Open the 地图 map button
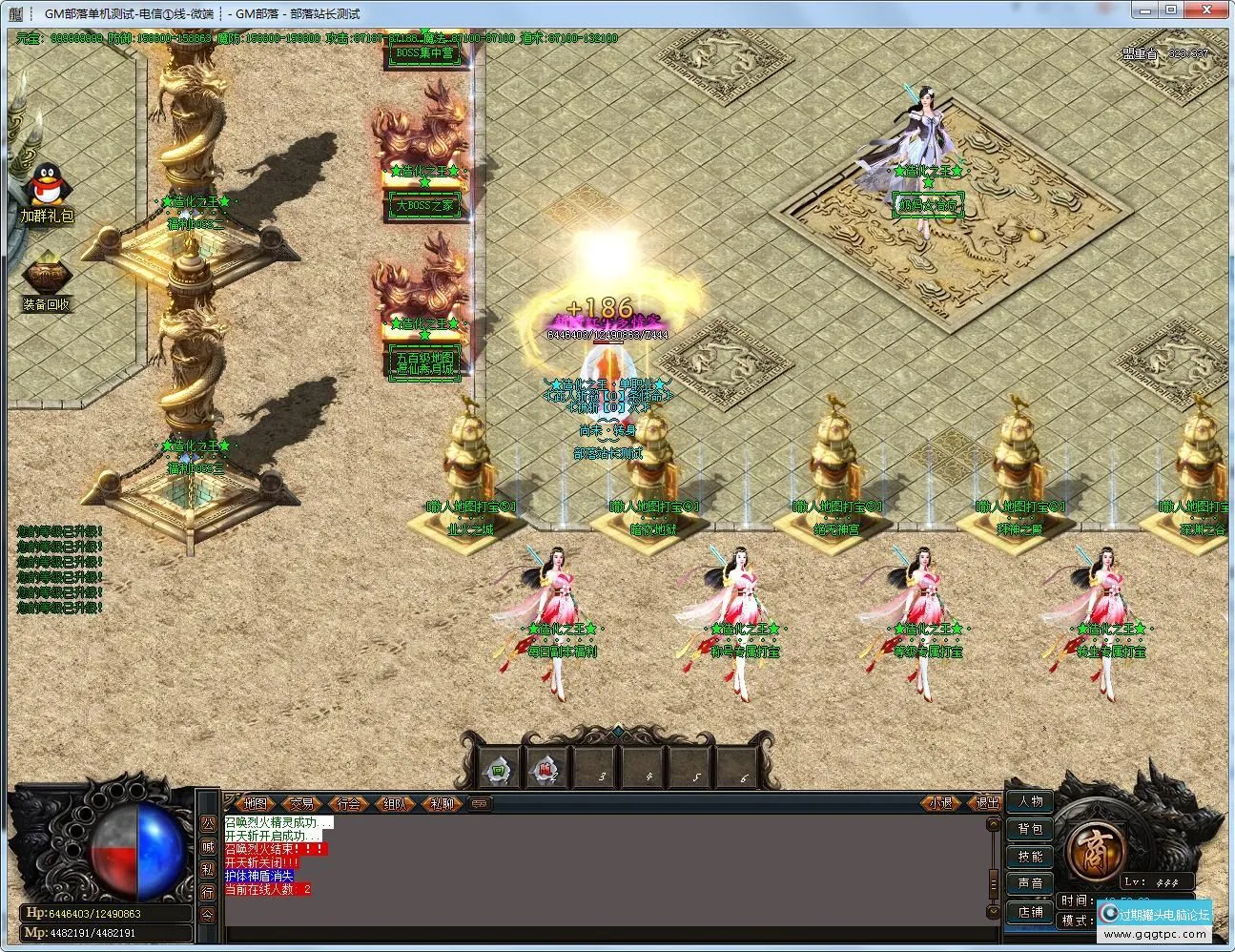The image size is (1235, 952). click(x=255, y=804)
